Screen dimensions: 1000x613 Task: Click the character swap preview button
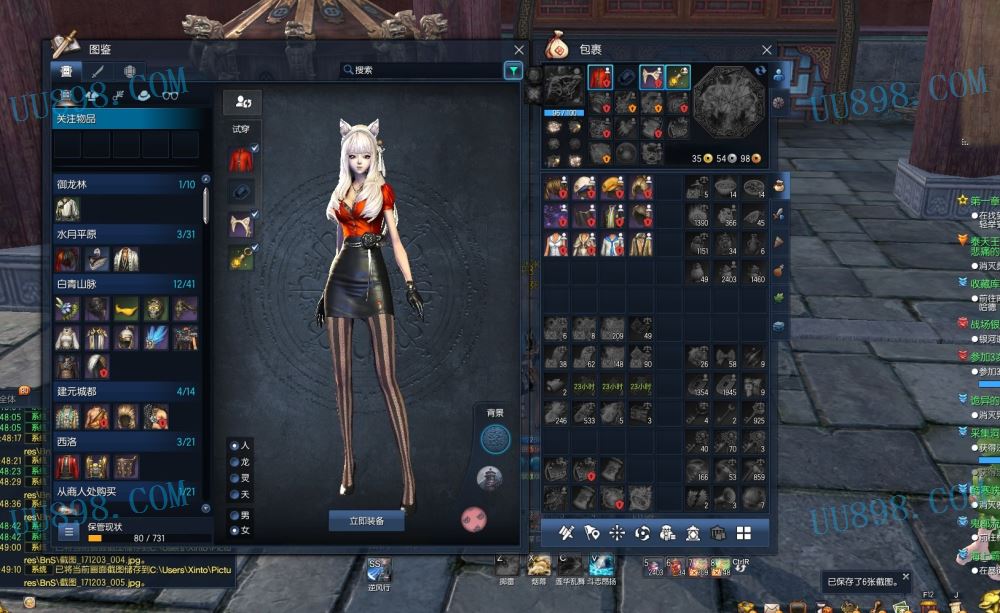(242, 101)
